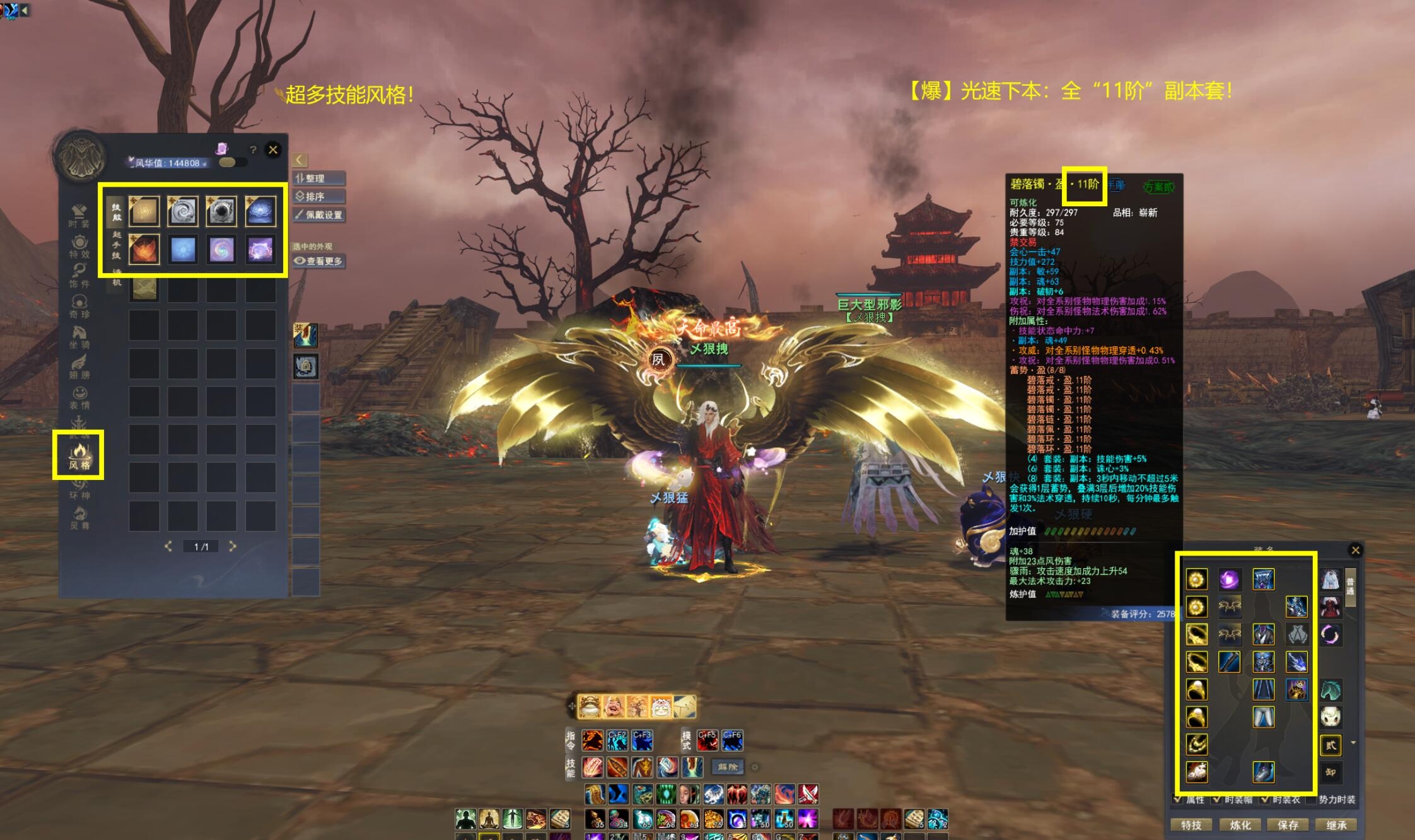Choose the 表情 emote category
The image size is (1415, 840).
pyautogui.click(x=79, y=397)
